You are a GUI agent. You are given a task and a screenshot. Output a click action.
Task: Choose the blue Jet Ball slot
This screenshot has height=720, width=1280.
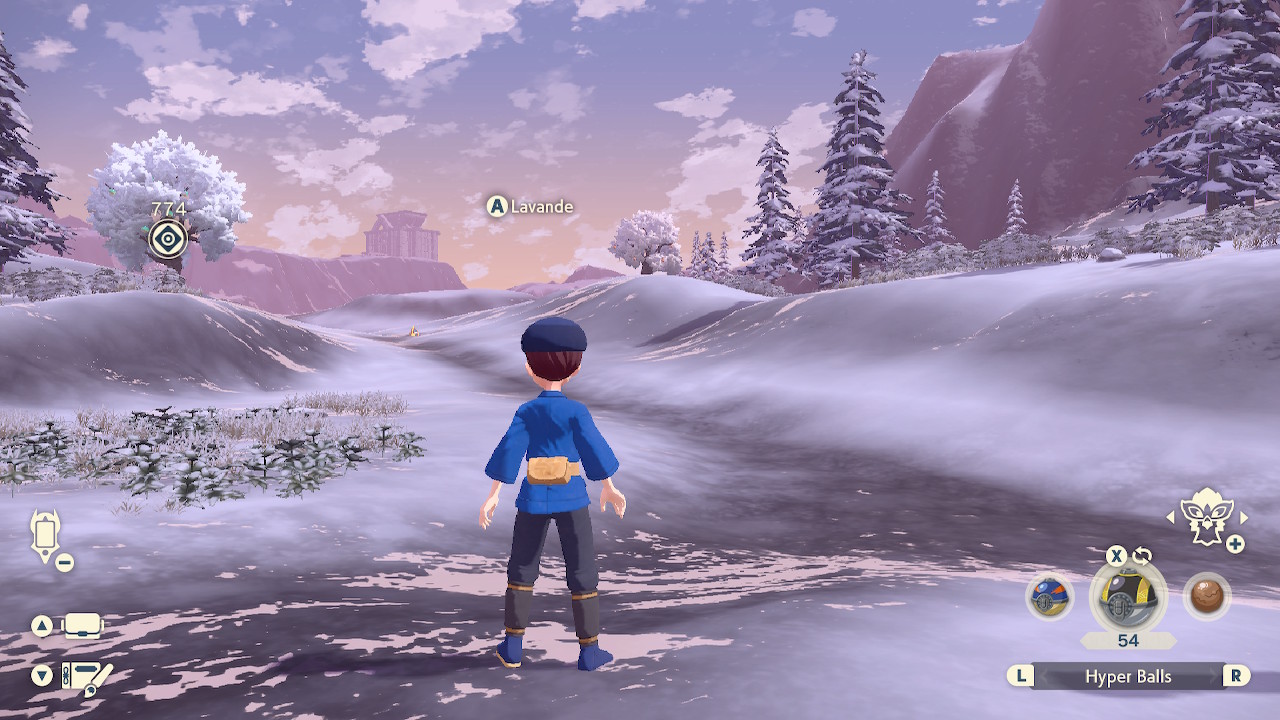[x=1049, y=597]
